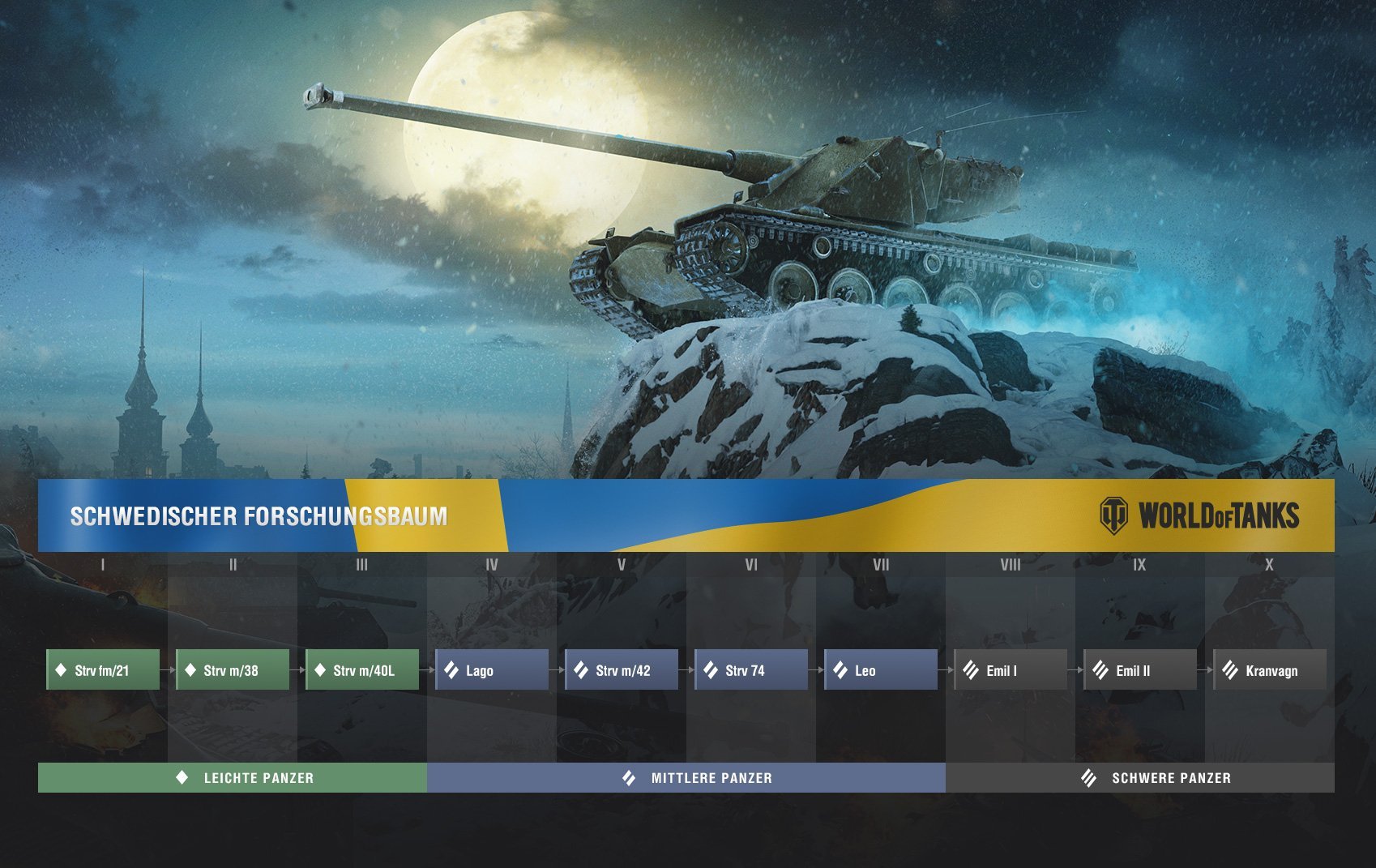Select the Strv fm/21 tank node
The width and height of the screenshot is (1376, 868).
point(103,670)
